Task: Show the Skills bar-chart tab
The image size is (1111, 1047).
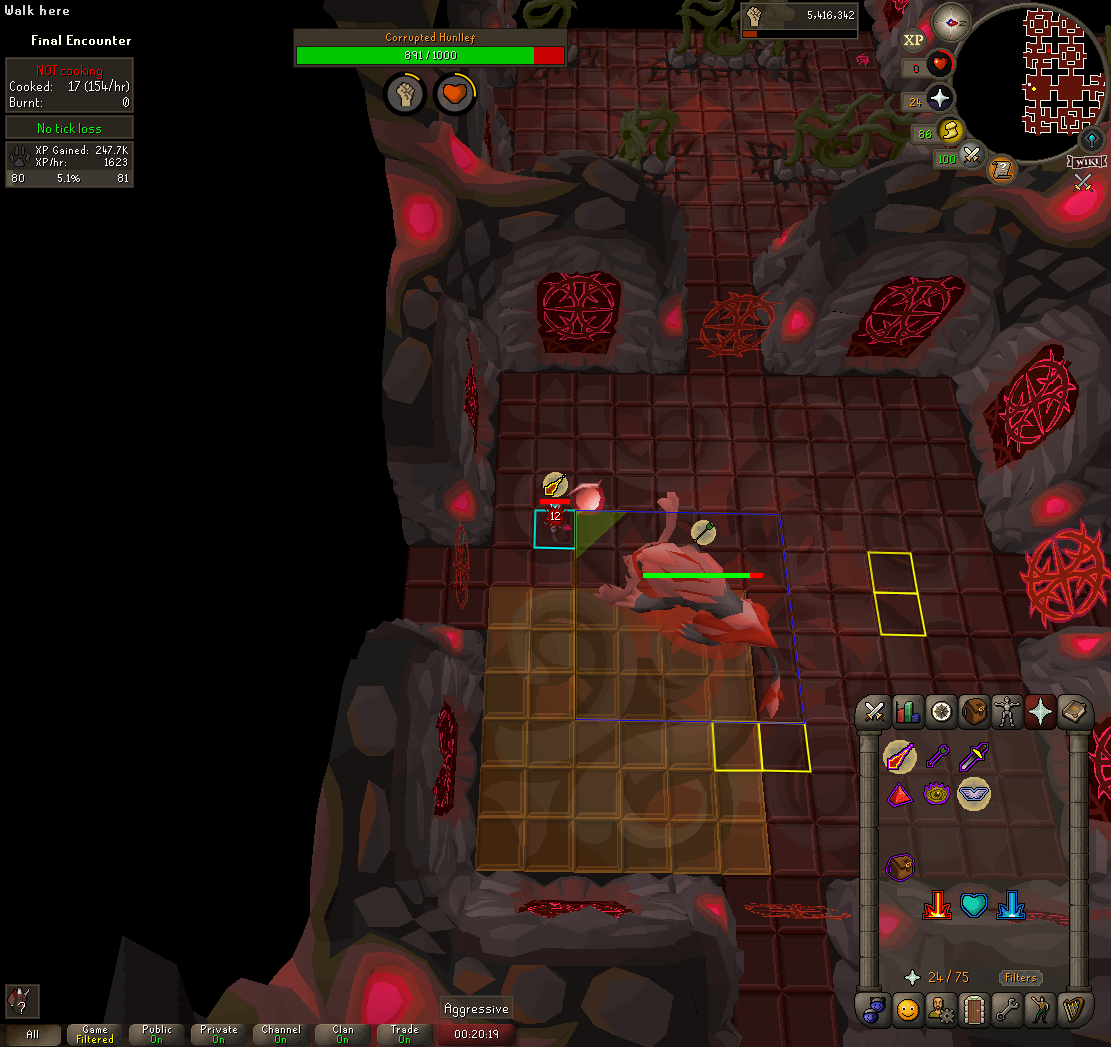Action: tap(908, 712)
